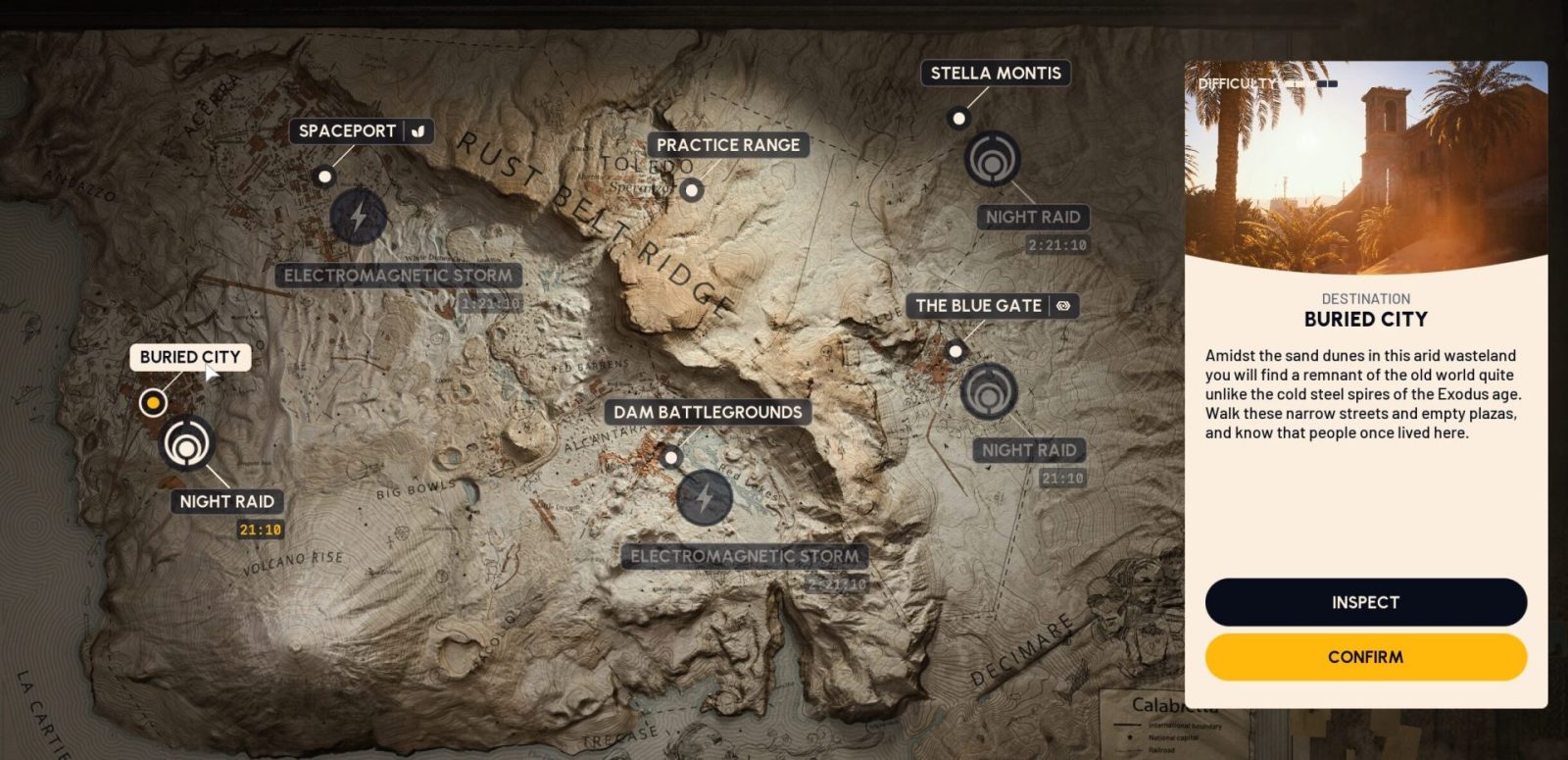Viewport: 1568px width, 760px height.
Task: Select the BURIED CITY location label
Action: pyautogui.click(x=191, y=357)
